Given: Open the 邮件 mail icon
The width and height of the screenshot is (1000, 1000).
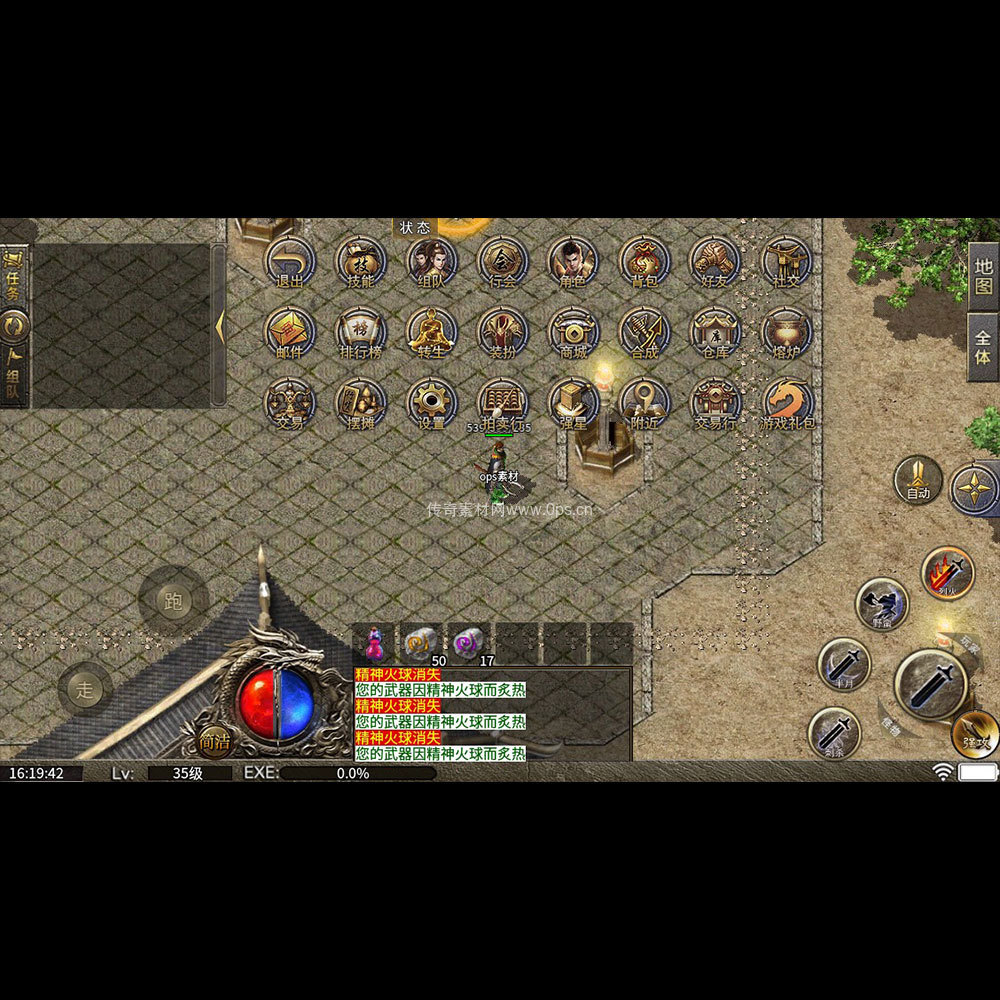Looking at the screenshot, I should click(289, 332).
